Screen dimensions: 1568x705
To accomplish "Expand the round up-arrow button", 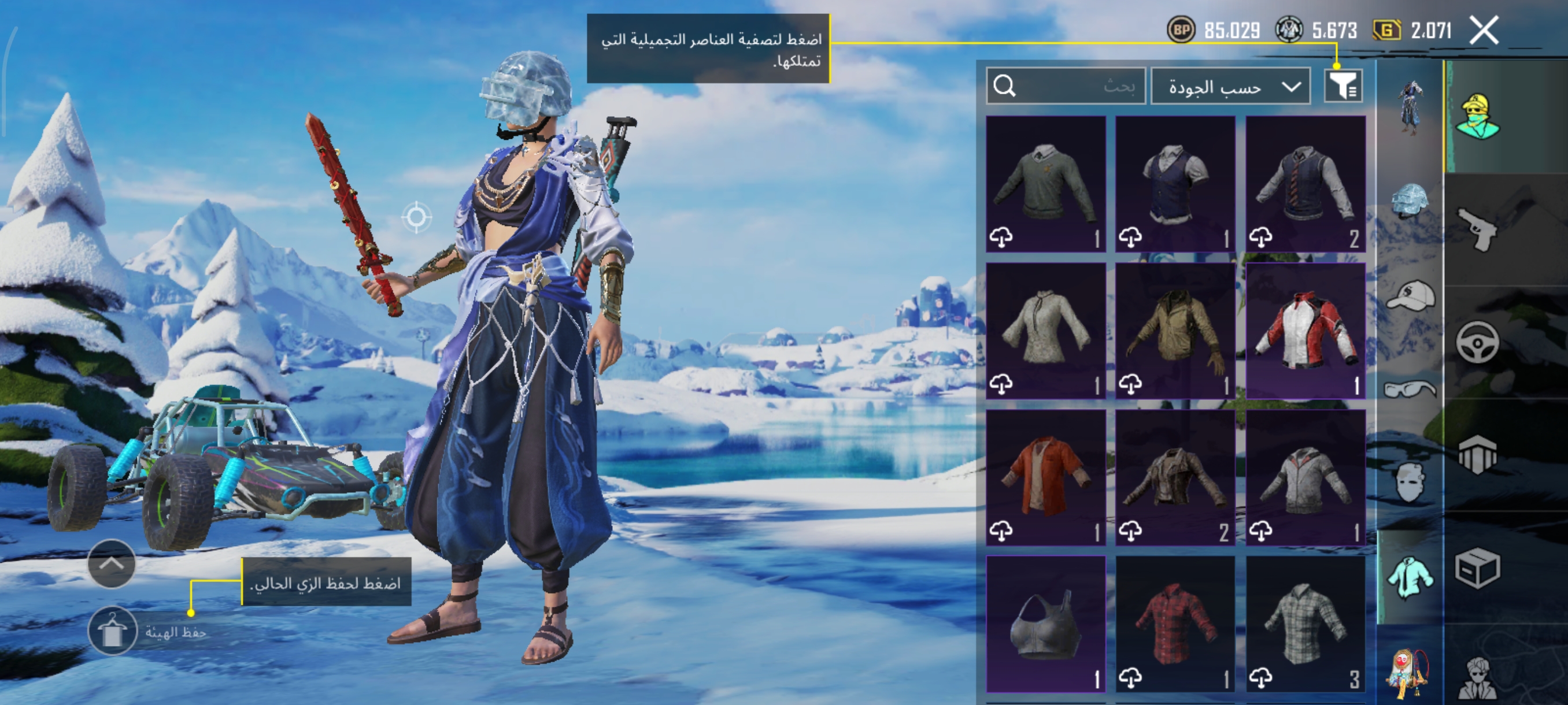I will point(112,563).
